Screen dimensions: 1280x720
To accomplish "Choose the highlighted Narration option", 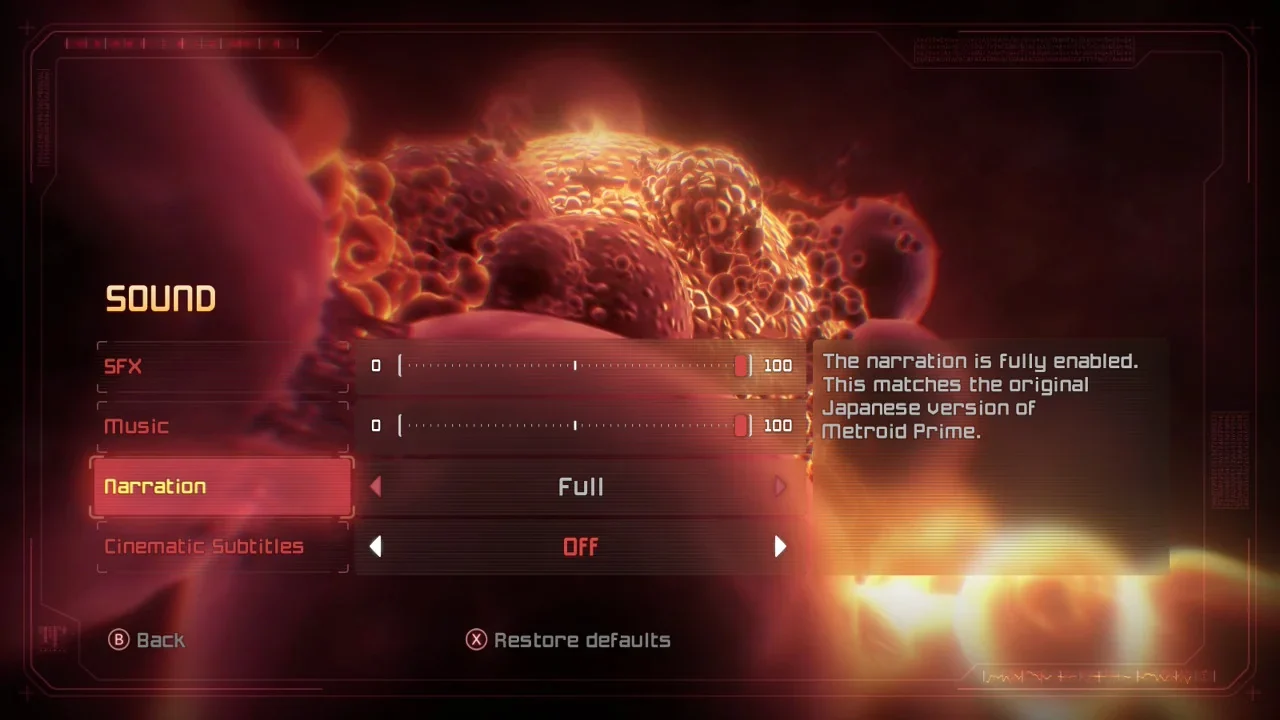I will pyautogui.click(x=222, y=487).
